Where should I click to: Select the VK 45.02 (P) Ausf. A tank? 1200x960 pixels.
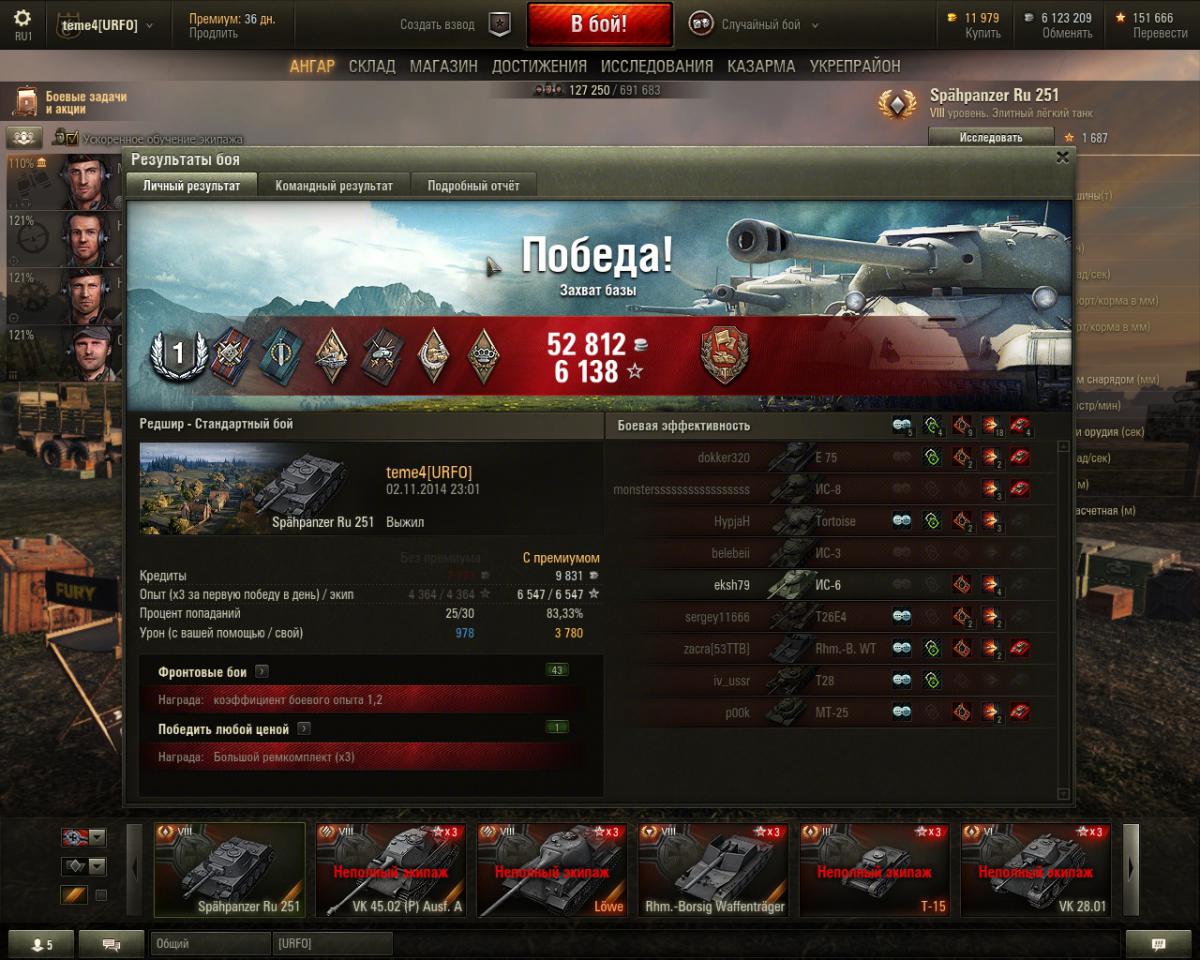click(390, 870)
